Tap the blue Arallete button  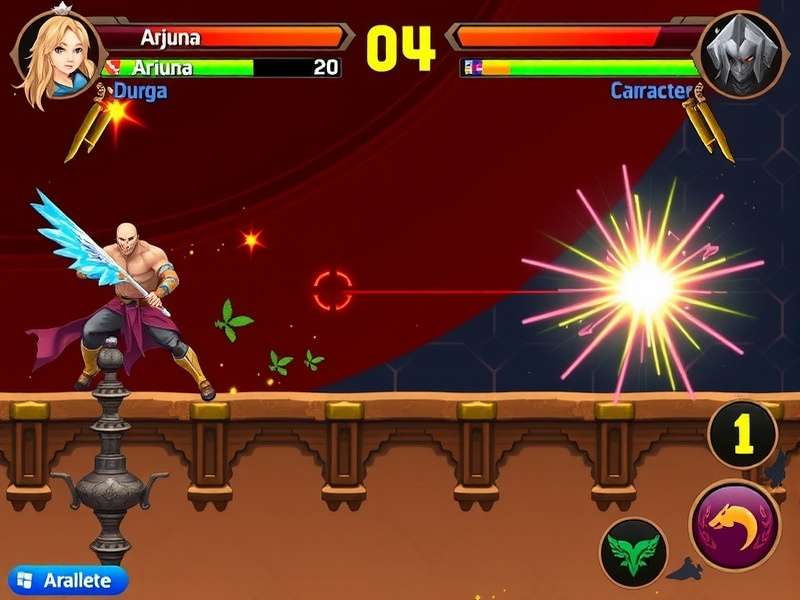[x=68, y=580]
